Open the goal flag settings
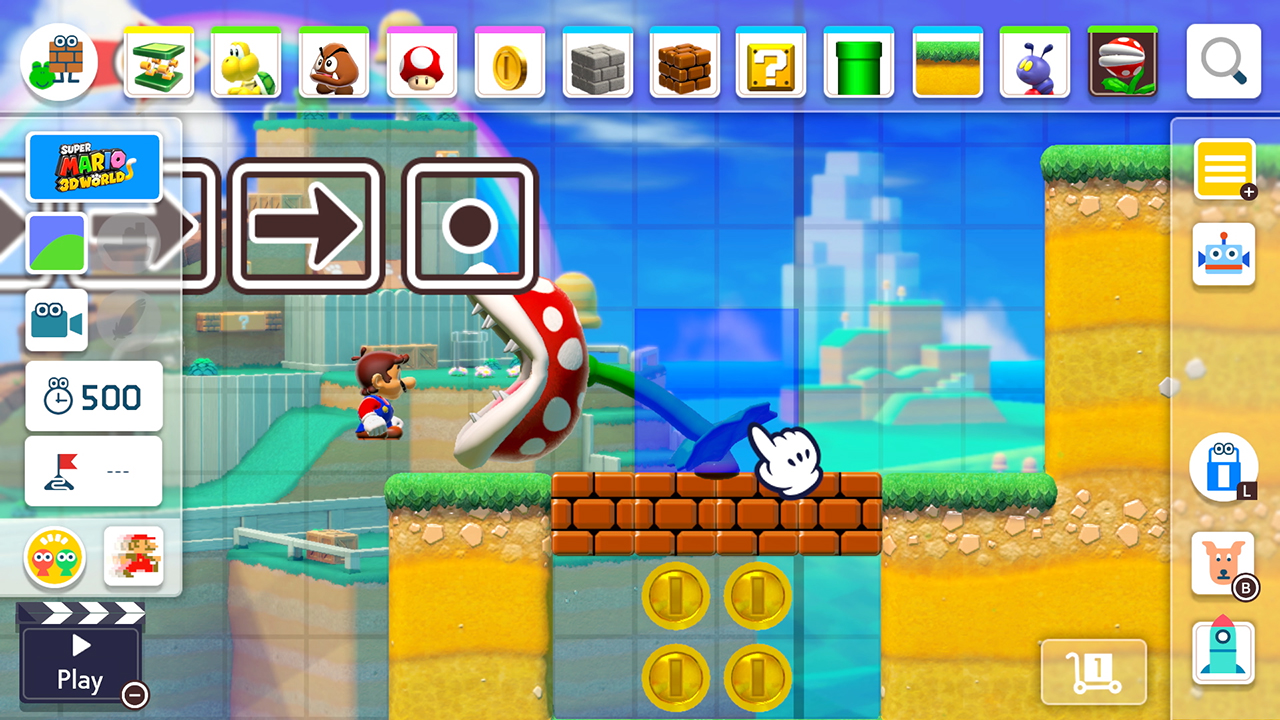The width and height of the screenshot is (1280, 720). click(93, 470)
